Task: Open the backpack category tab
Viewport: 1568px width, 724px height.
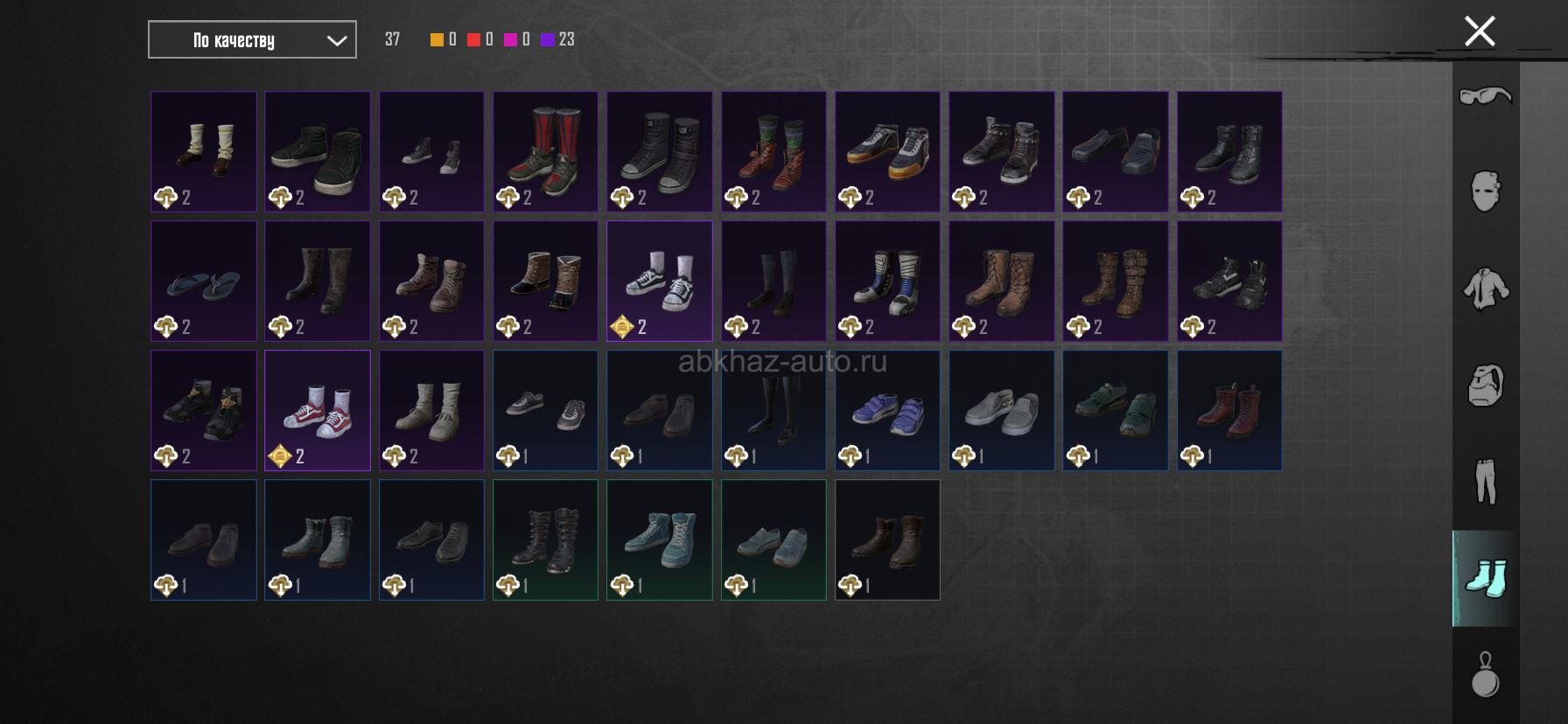Action: pyautogui.click(x=1485, y=385)
